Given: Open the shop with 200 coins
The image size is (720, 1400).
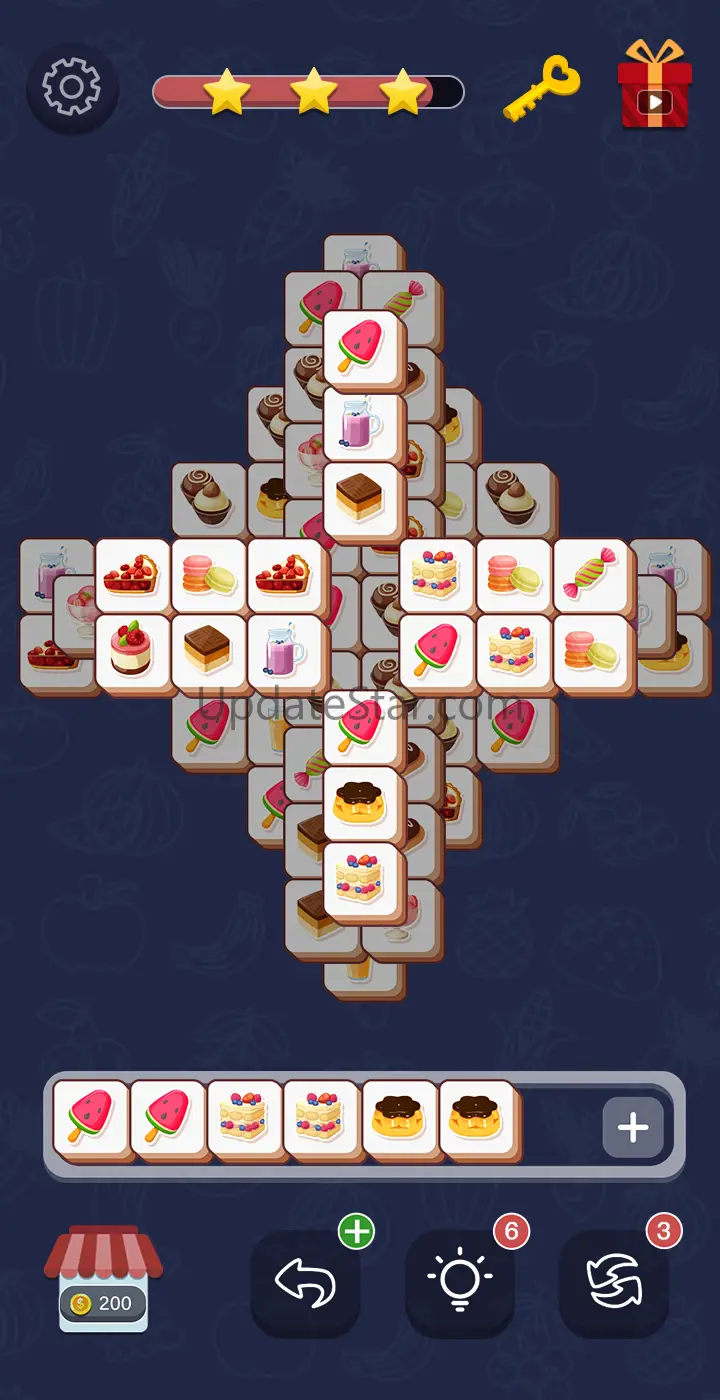Looking at the screenshot, I should (103, 1278).
